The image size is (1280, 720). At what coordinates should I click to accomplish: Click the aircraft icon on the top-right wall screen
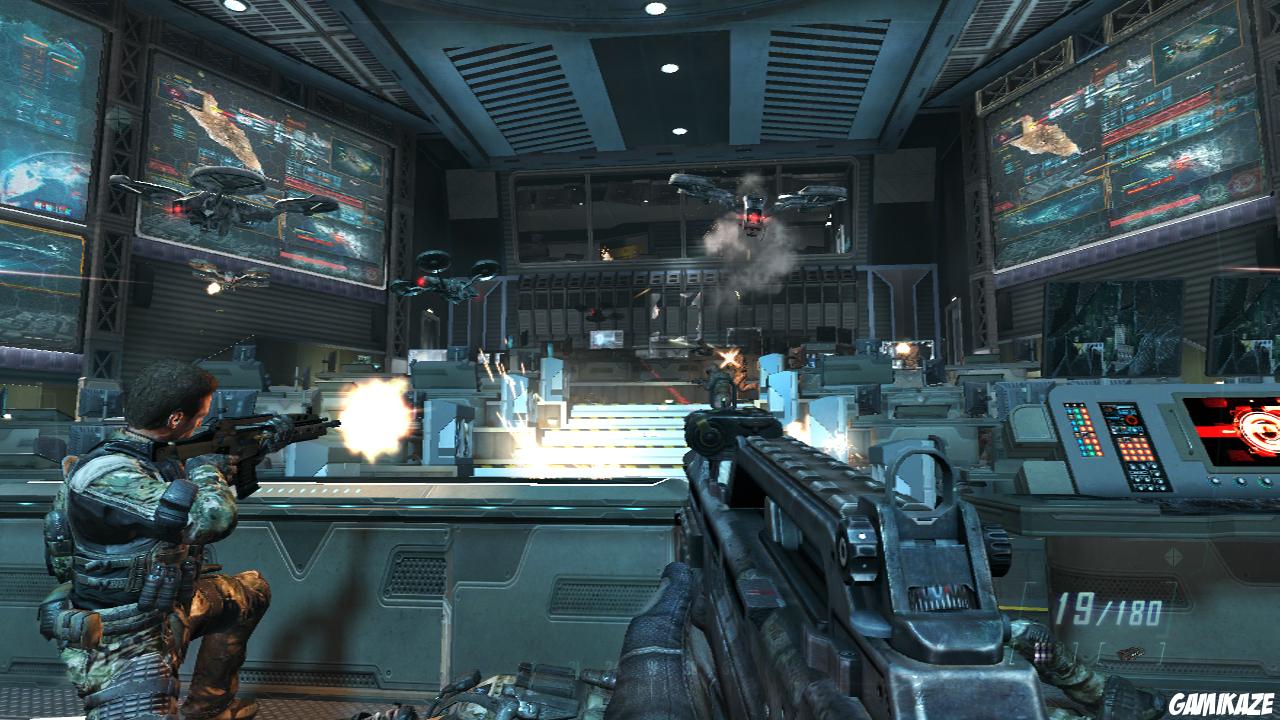pos(1186,48)
